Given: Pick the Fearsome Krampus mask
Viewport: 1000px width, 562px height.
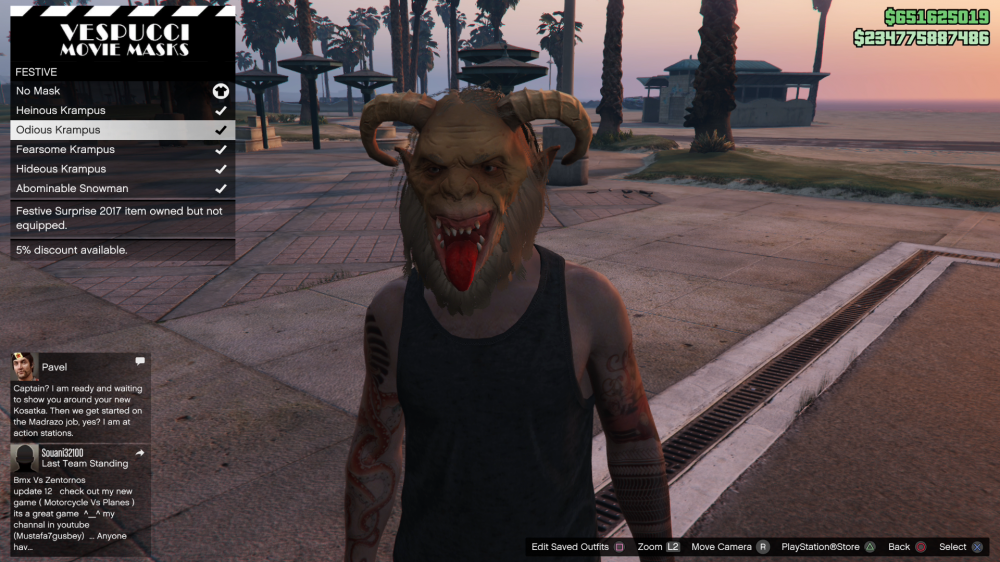Looking at the screenshot, I should tap(122, 150).
